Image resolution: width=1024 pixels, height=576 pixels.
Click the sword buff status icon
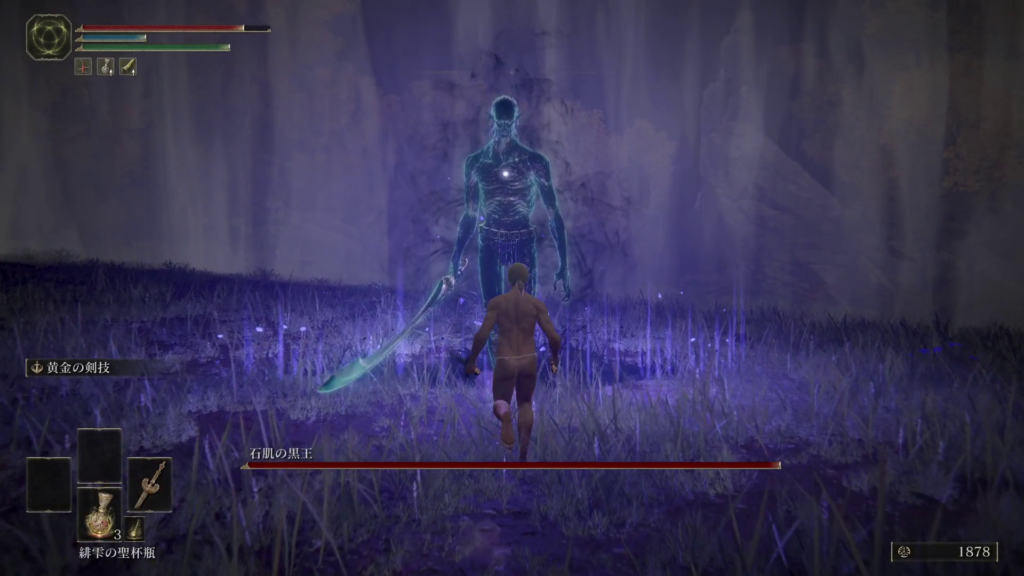point(128,67)
